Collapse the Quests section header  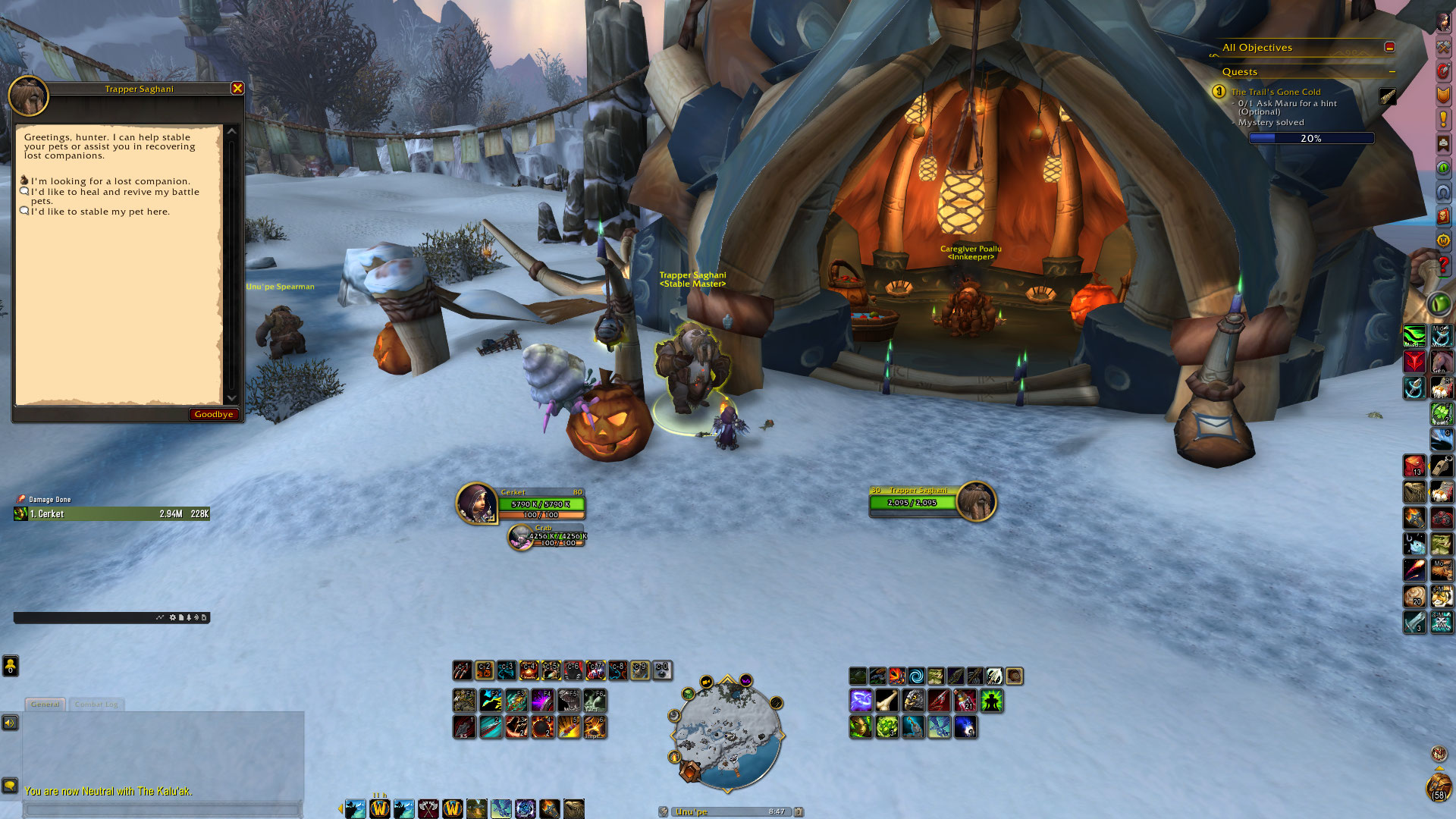coord(1392,72)
